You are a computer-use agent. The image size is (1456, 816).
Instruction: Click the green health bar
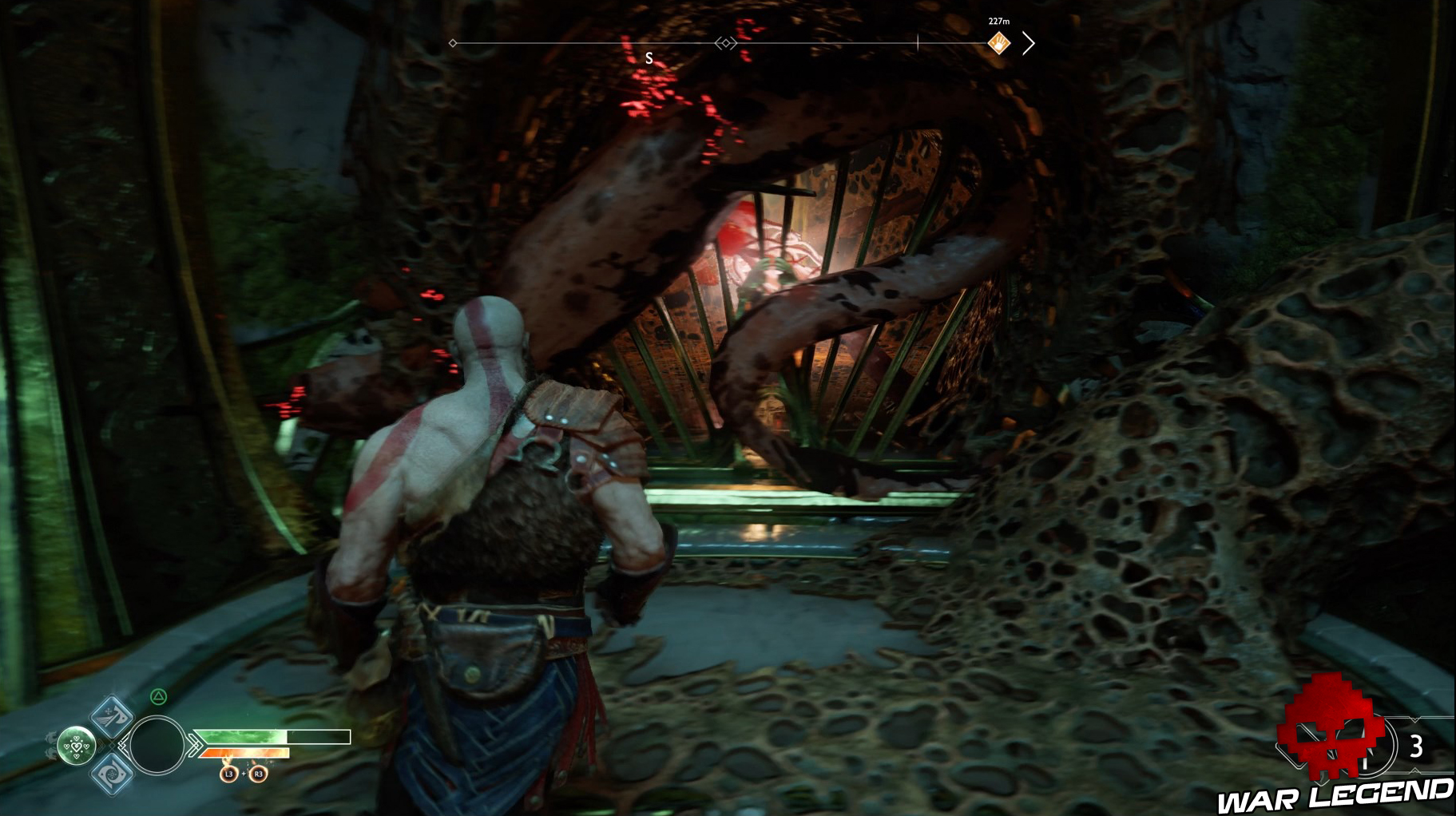(240, 736)
